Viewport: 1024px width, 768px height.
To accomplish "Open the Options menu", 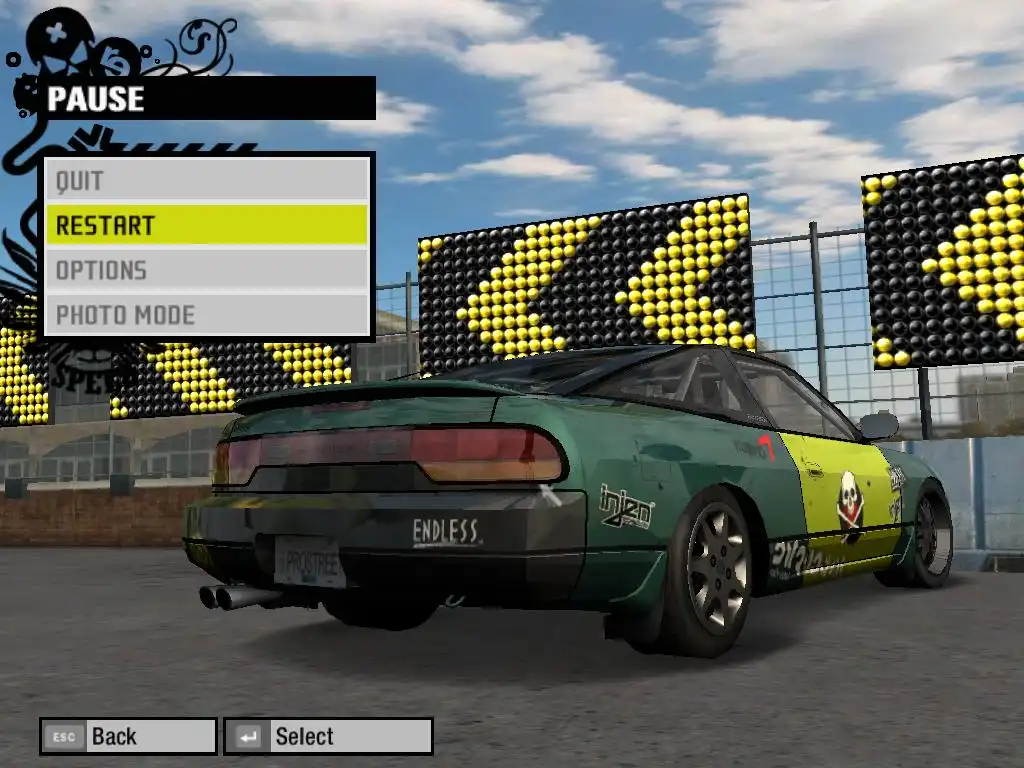I will [206, 270].
